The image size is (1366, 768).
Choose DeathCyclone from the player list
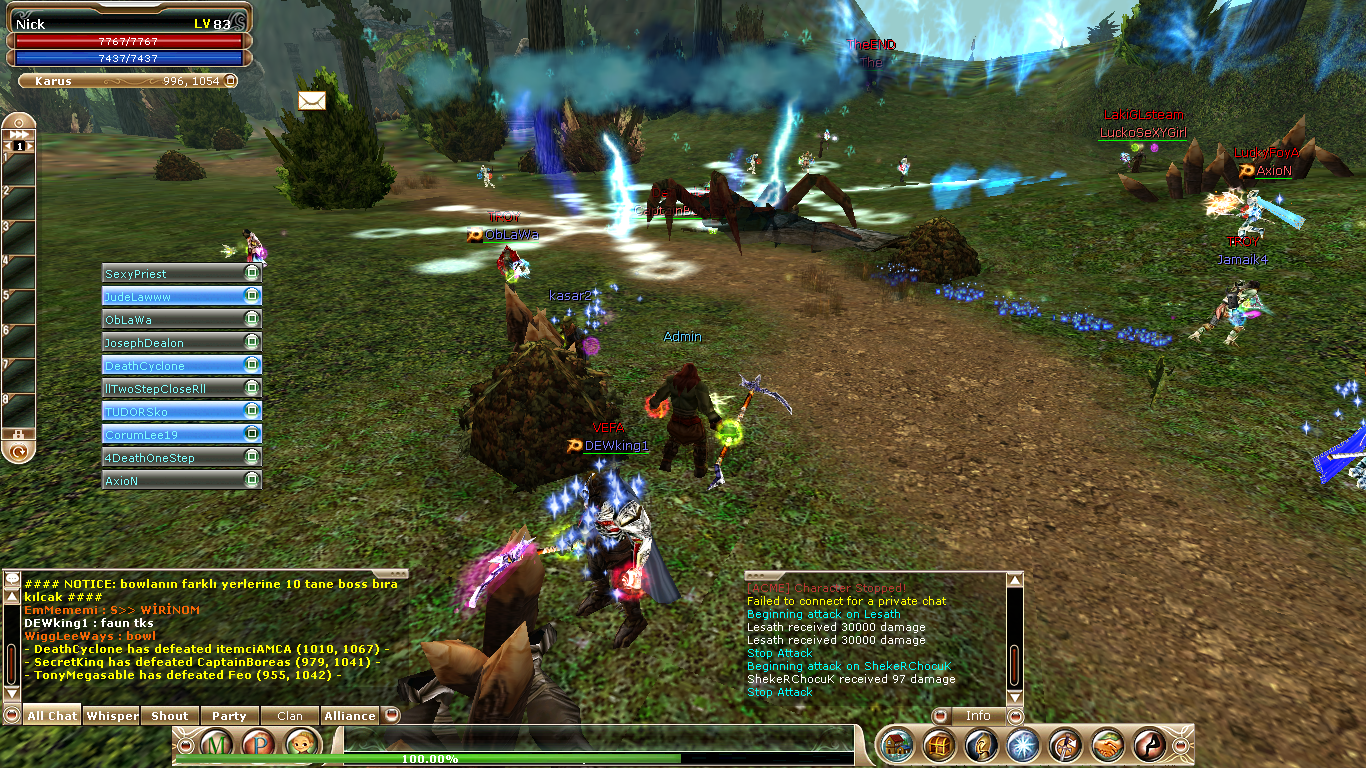click(172, 366)
